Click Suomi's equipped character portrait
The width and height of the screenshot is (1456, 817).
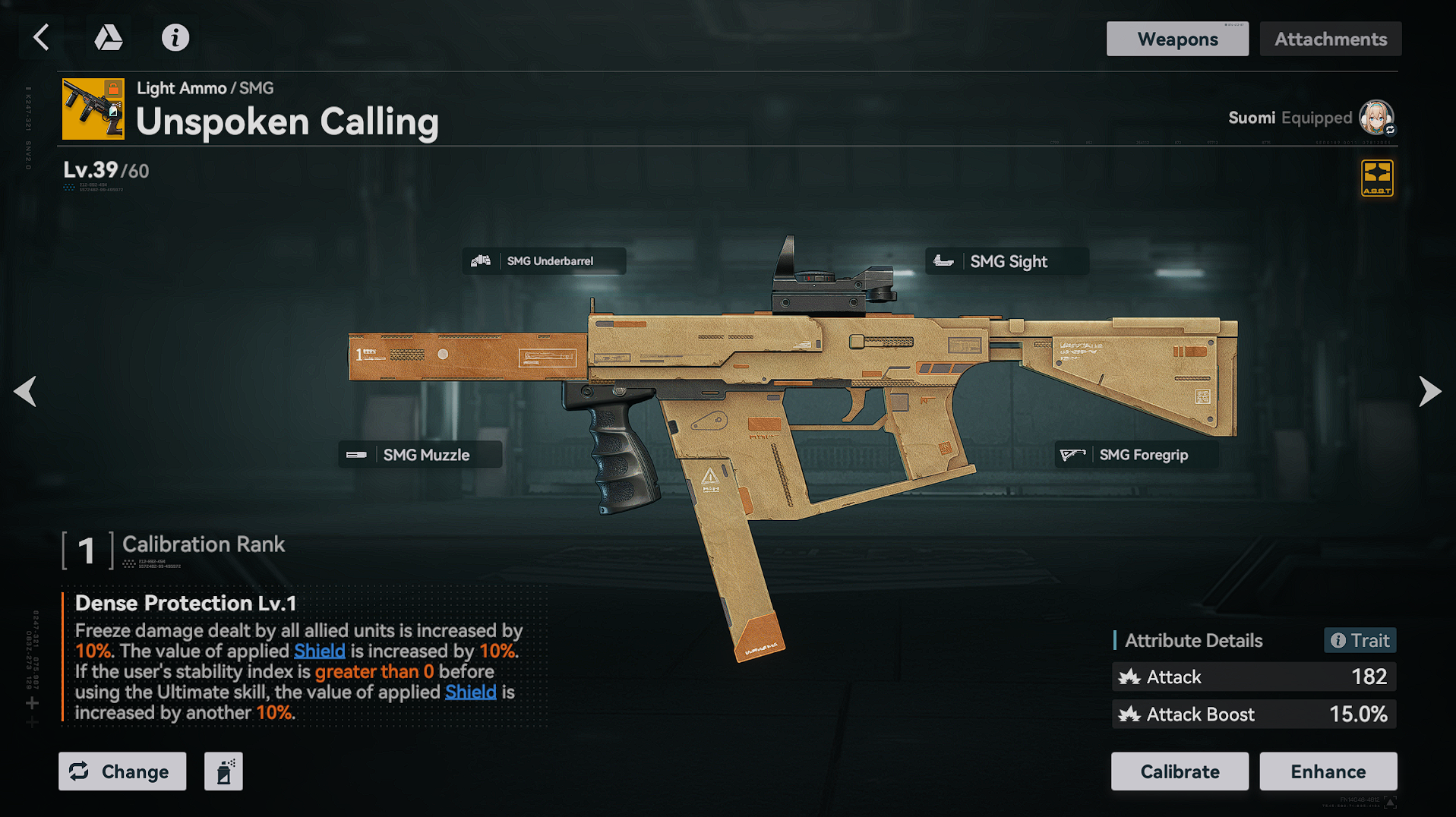1375,118
